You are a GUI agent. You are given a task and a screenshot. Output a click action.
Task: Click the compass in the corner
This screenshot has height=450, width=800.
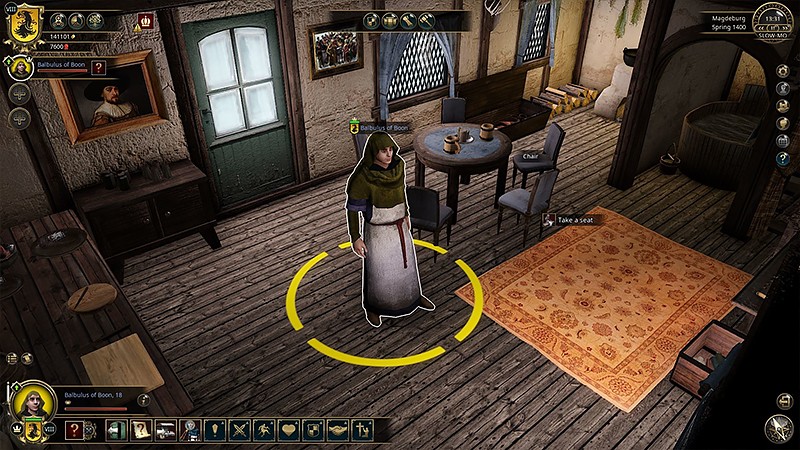(778, 428)
